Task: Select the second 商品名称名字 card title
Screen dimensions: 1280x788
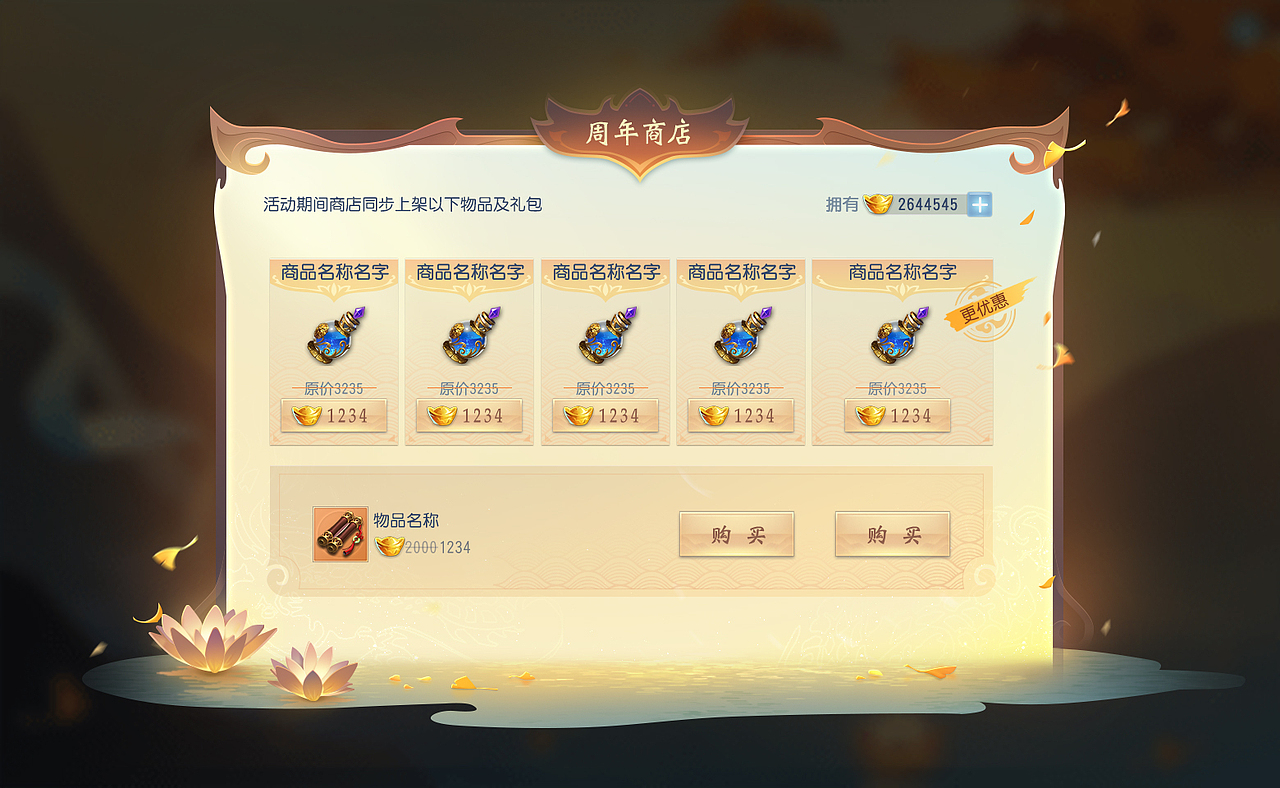Action: 470,271
